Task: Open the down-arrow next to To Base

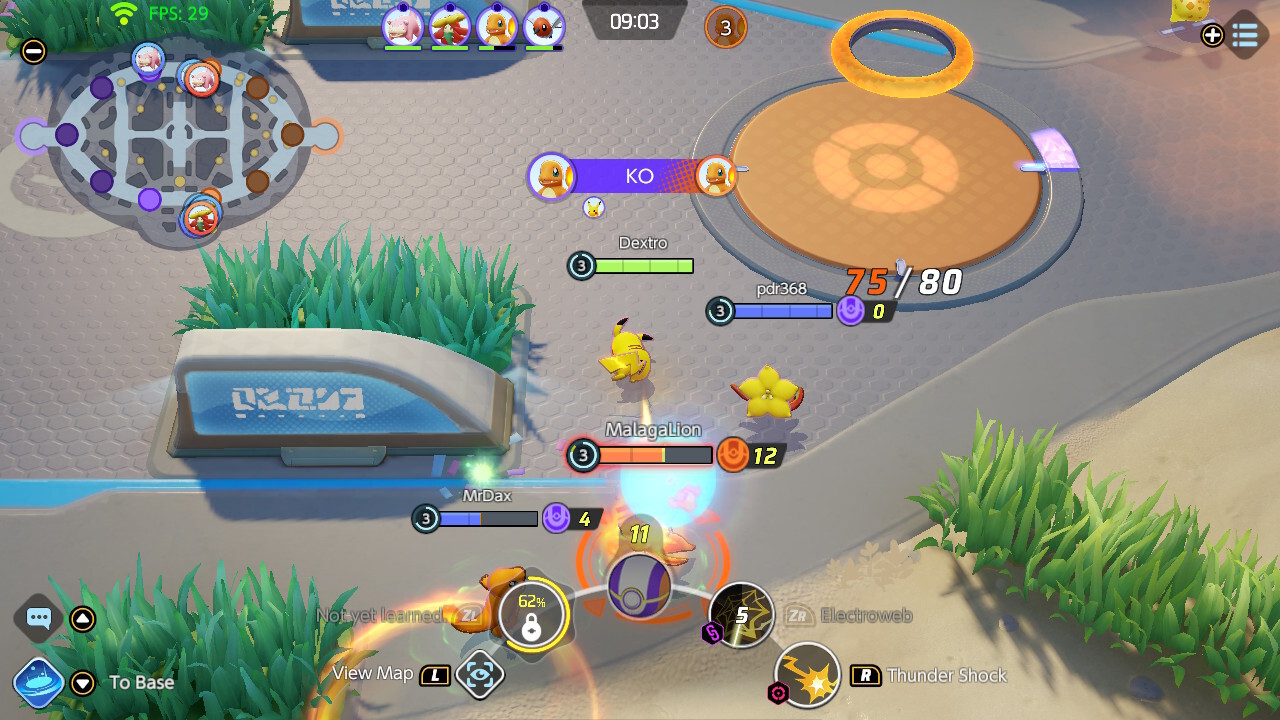Action: [x=84, y=683]
